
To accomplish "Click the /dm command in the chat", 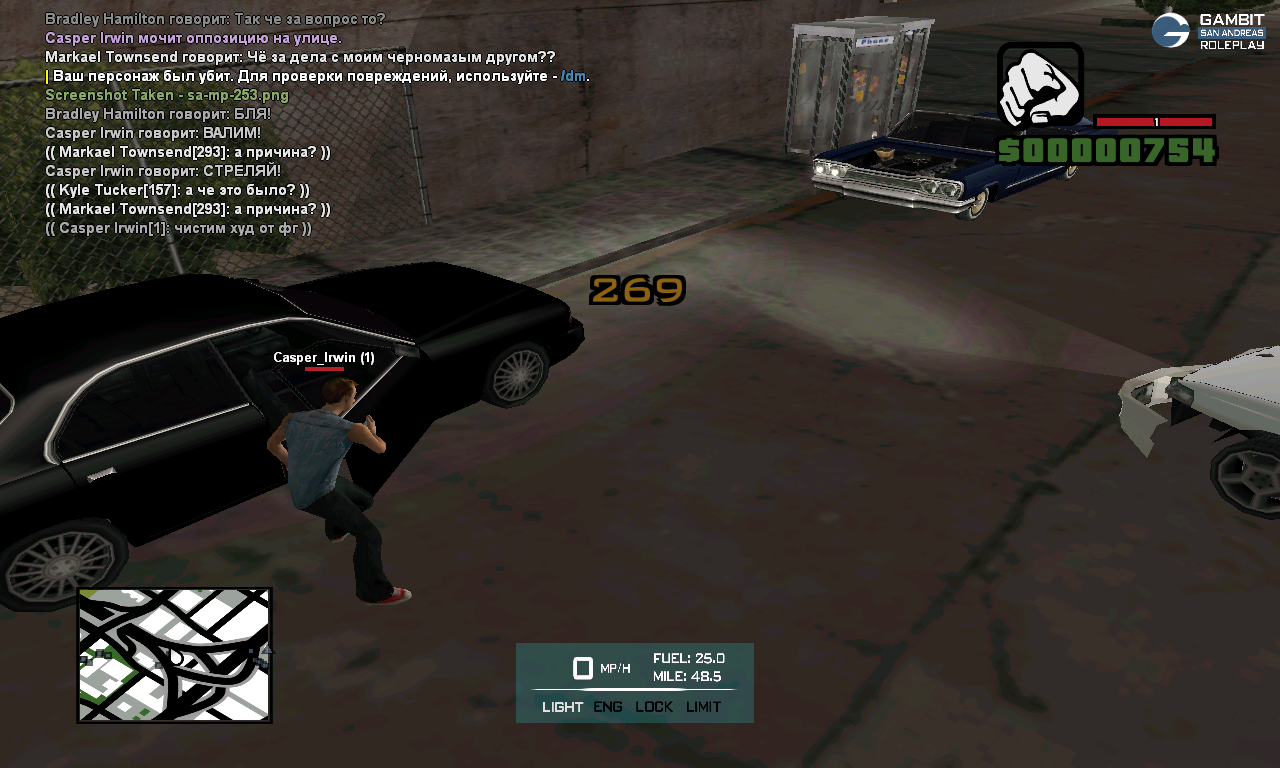I will tap(573, 76).
